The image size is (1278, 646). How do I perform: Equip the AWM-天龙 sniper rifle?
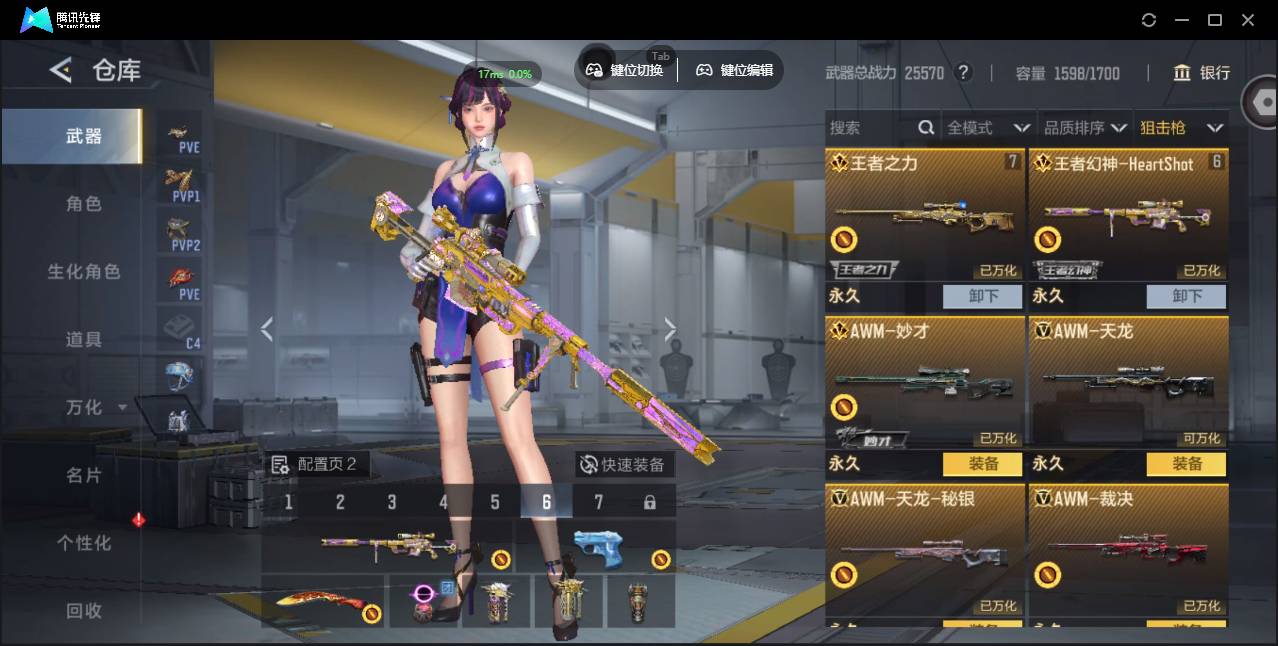pos(1186,464)
